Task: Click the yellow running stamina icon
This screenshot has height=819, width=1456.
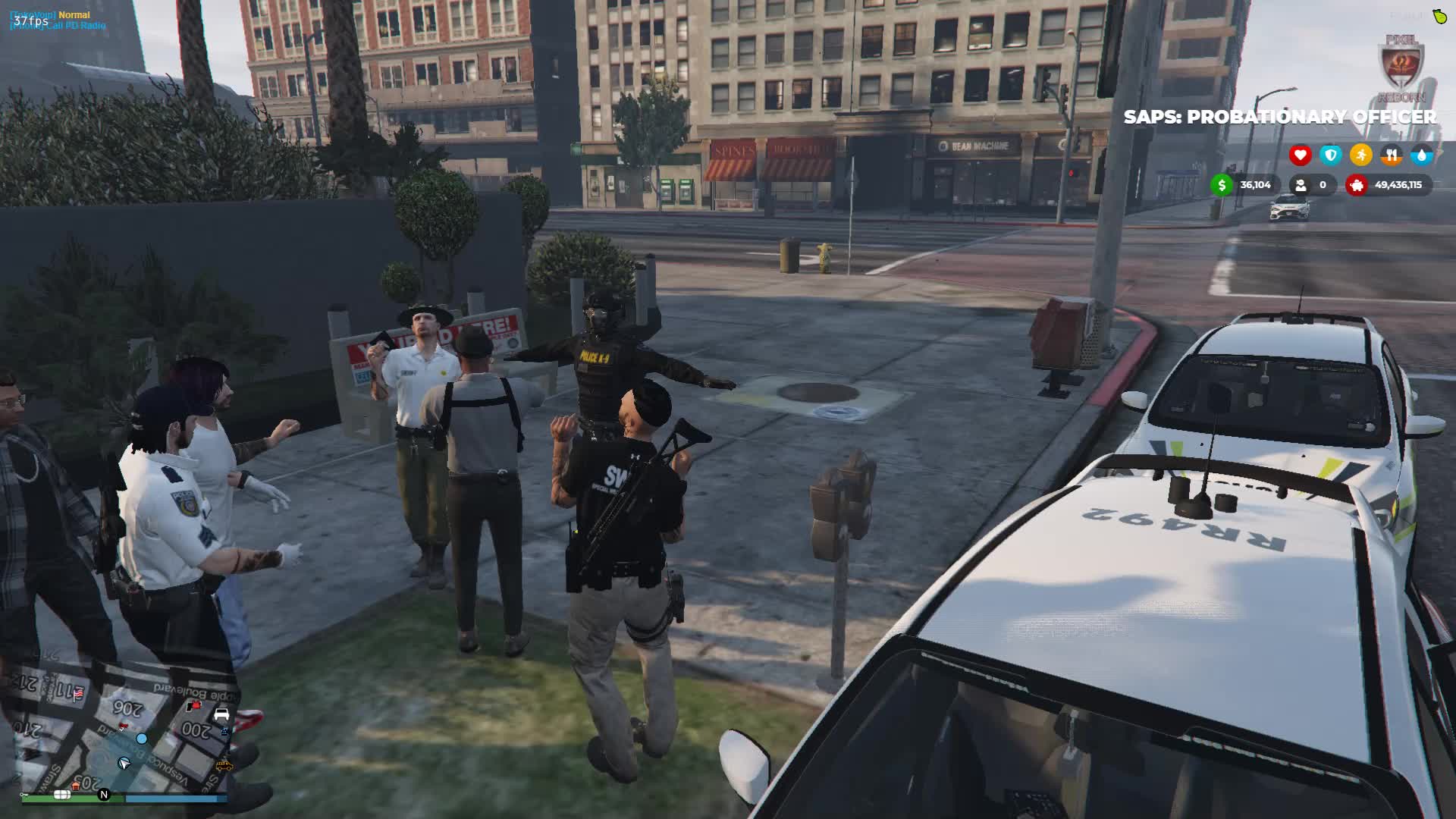Action: [x=1360, y=155]
